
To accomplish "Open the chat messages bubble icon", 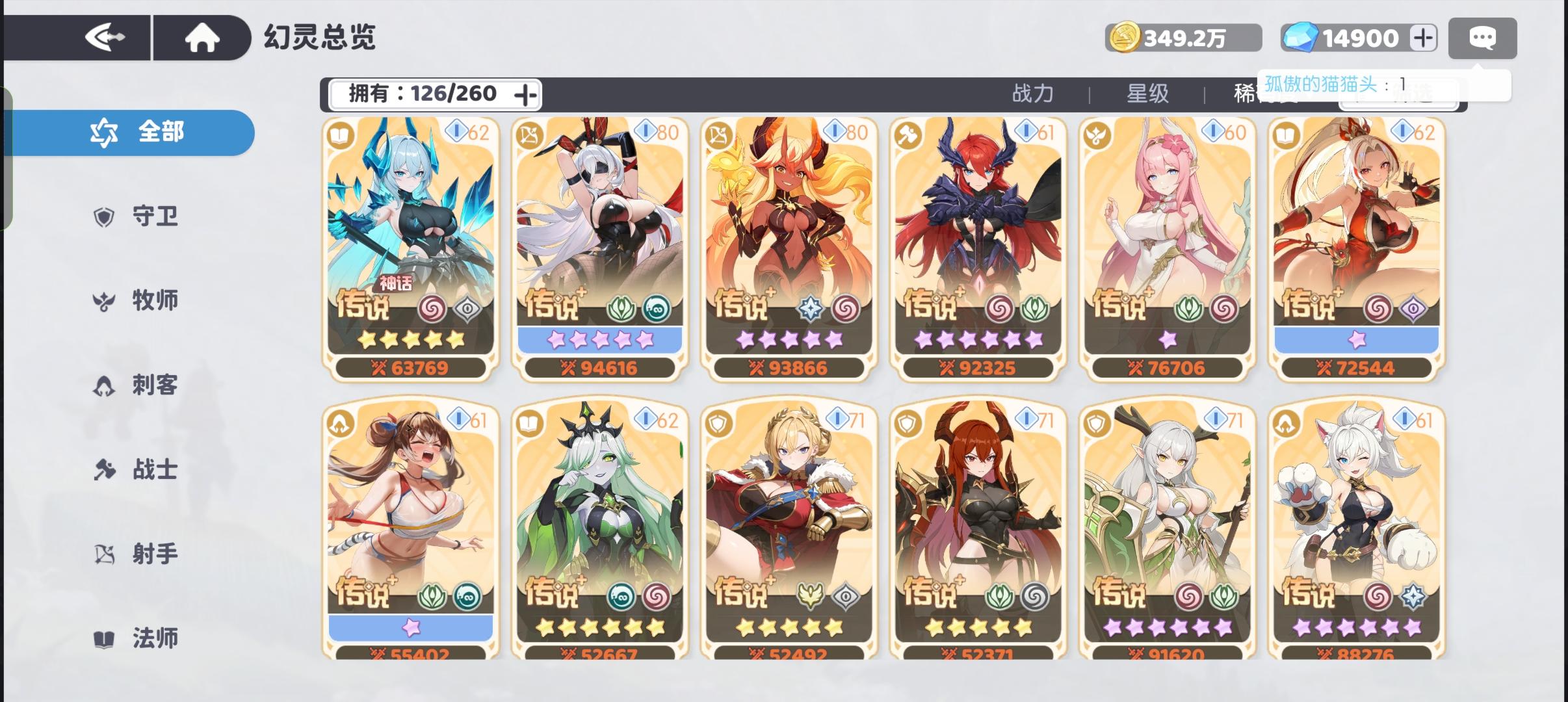I will click(1483, 38).
